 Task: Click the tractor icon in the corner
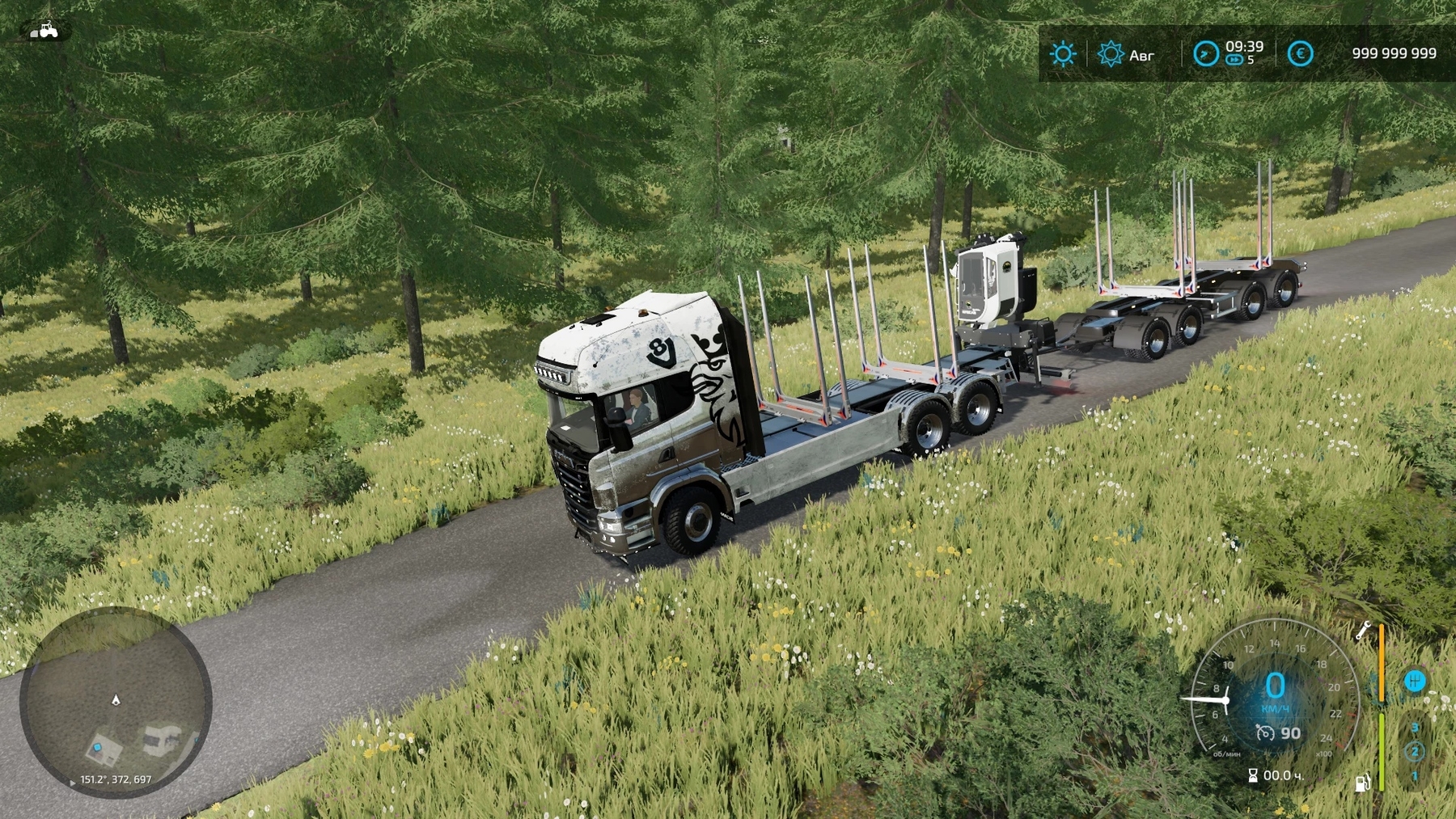point(45,31)
